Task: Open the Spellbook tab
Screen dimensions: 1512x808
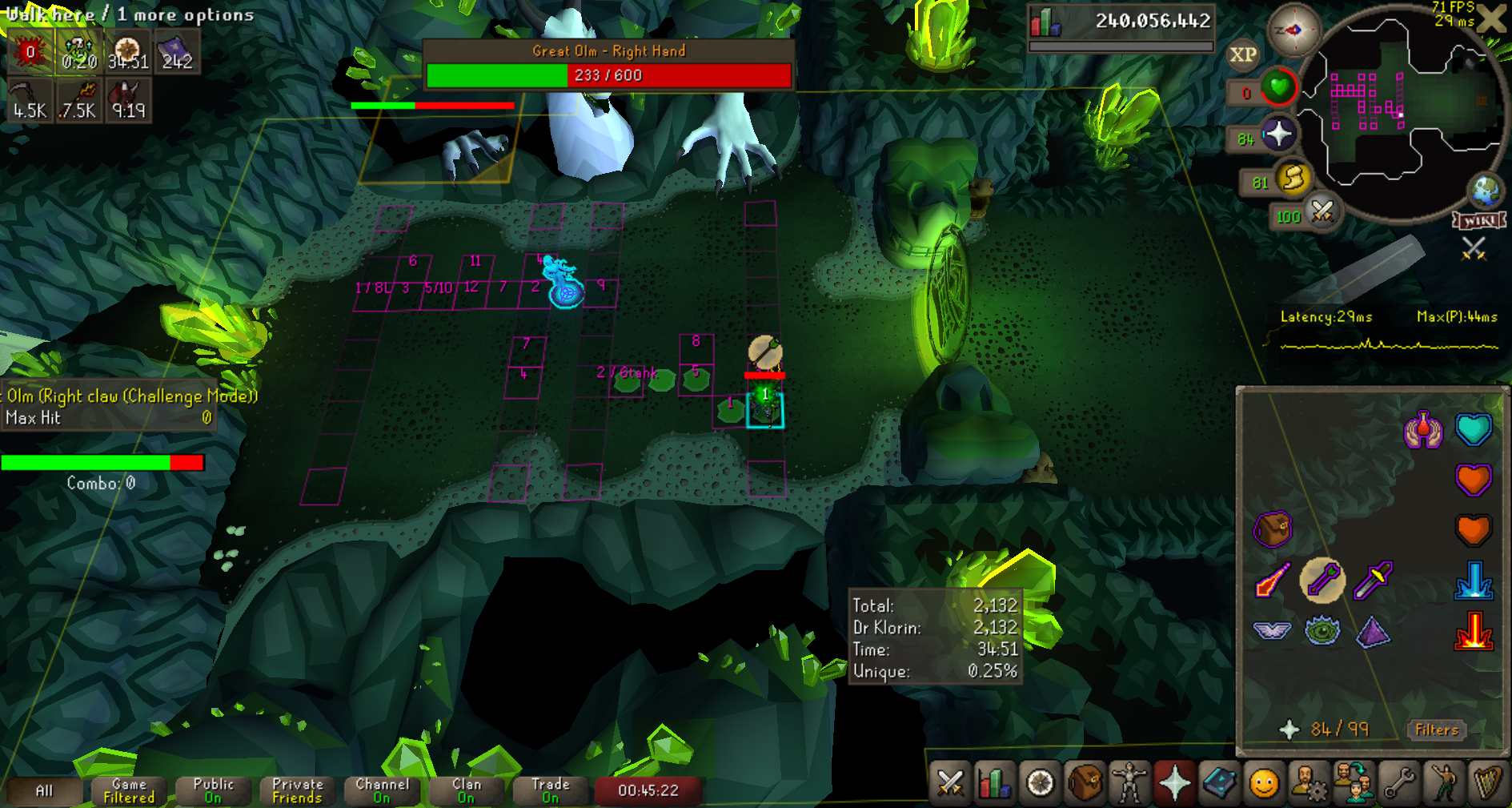Action: click(1219, 782)
